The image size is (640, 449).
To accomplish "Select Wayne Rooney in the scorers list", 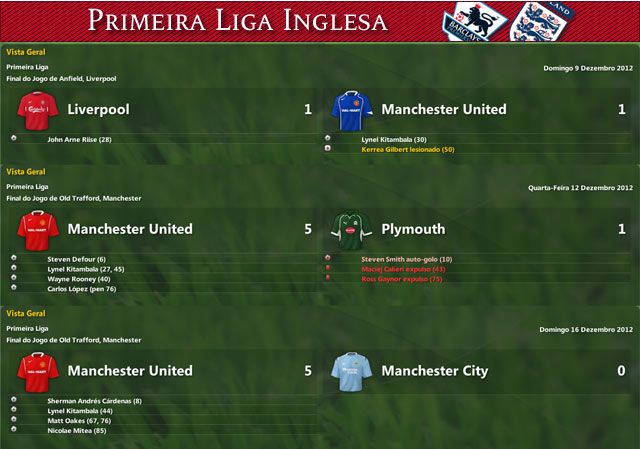I will pyautogui.click(x=80, y=279).
